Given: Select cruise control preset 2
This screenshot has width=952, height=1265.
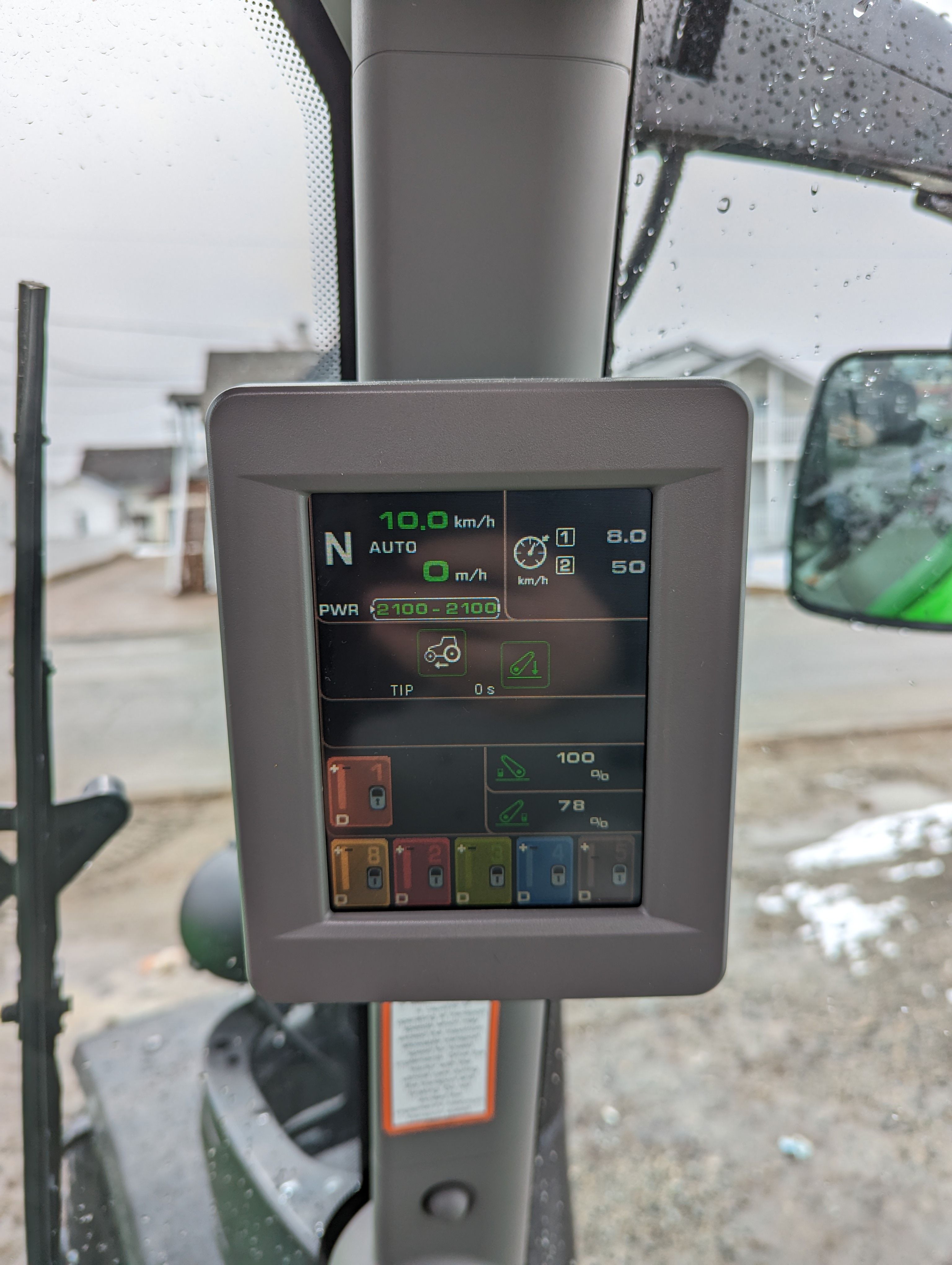Looking at the screenshot, I should [565, 566].
